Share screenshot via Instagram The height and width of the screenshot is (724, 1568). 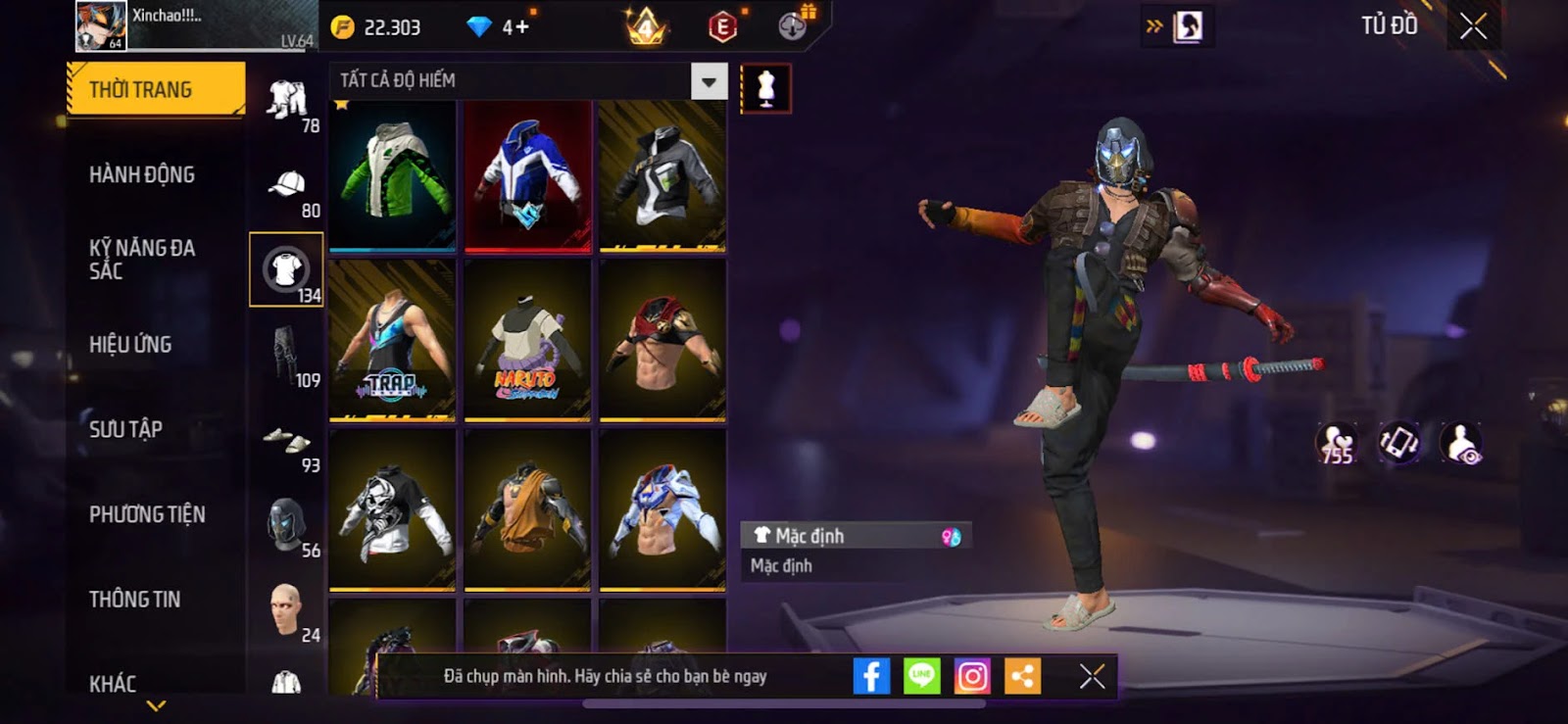tap(972, 676)
